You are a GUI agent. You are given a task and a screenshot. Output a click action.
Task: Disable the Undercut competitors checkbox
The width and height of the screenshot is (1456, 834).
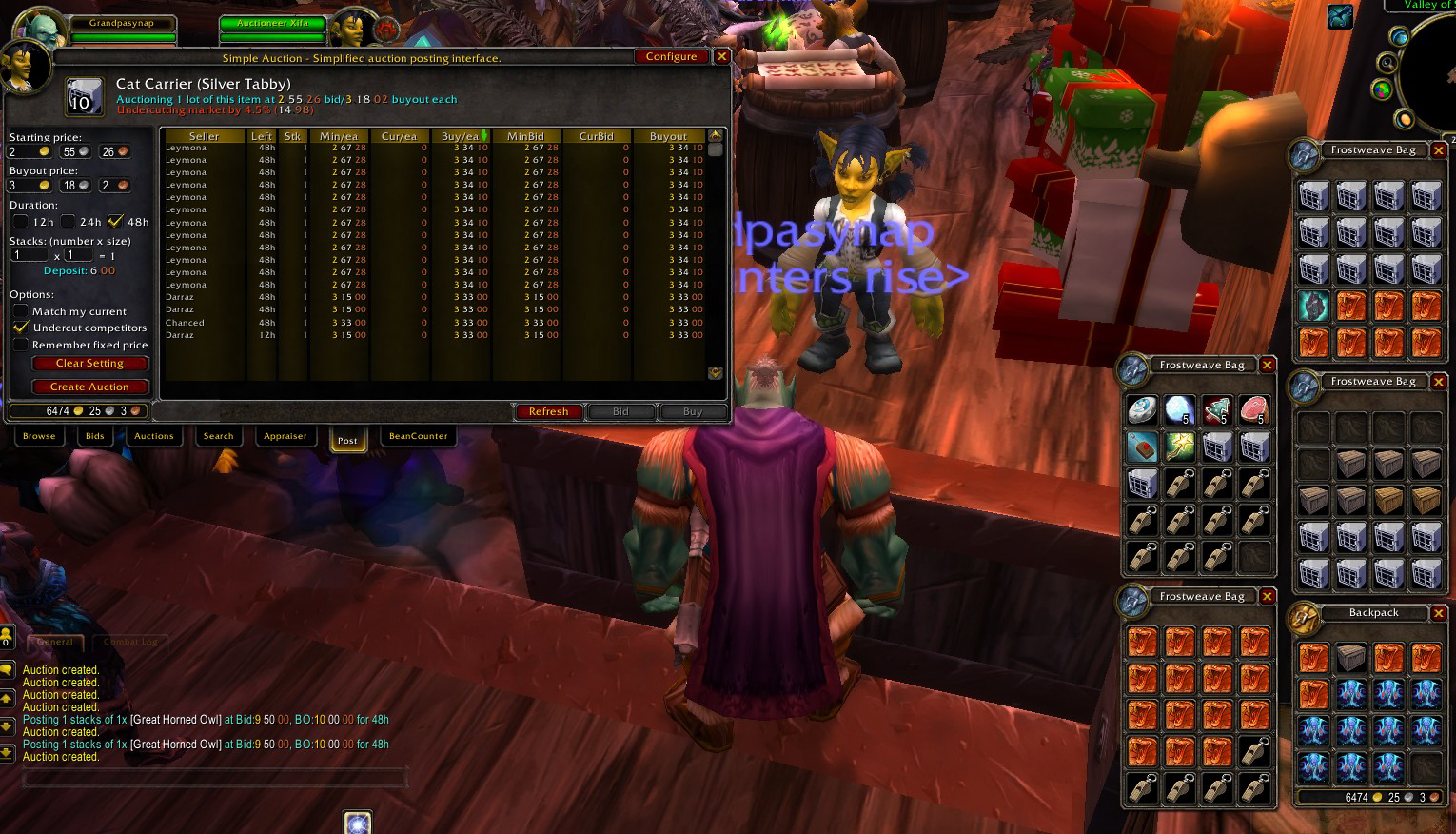click(x=22, y=328)
